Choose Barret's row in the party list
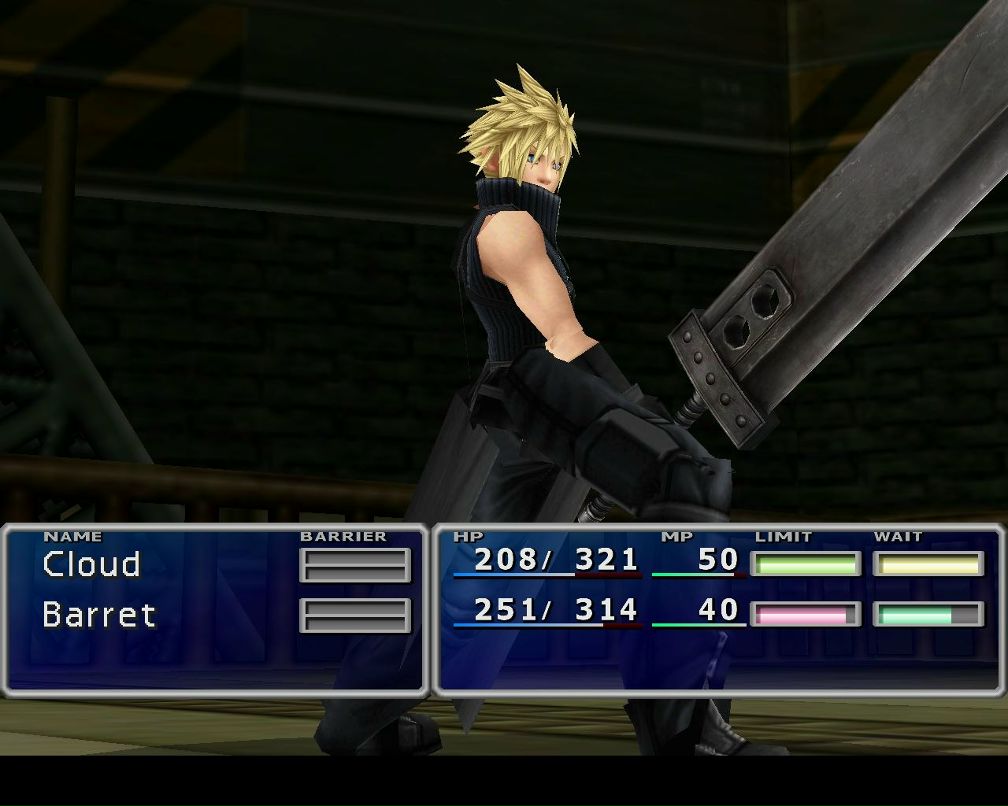 coord(99,614)
